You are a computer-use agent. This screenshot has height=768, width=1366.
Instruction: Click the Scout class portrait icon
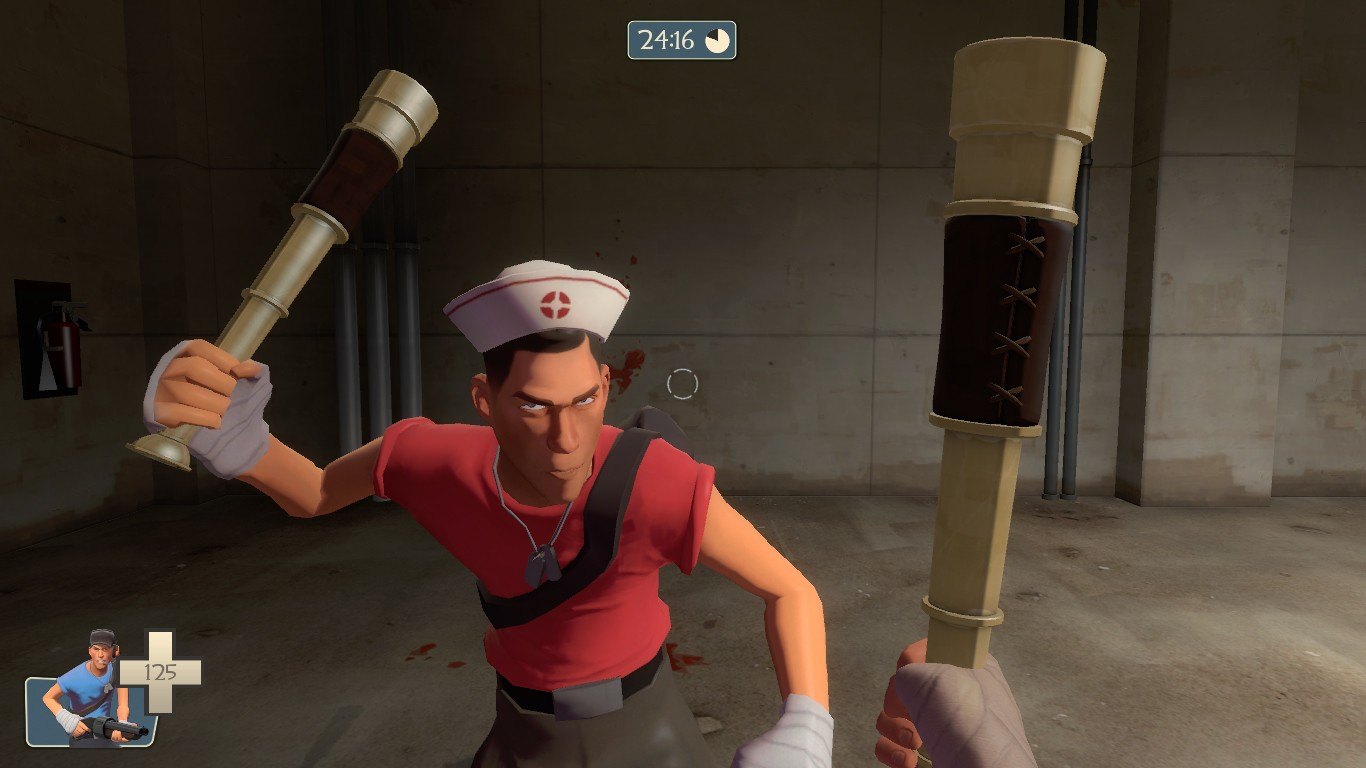coord(92,692)
